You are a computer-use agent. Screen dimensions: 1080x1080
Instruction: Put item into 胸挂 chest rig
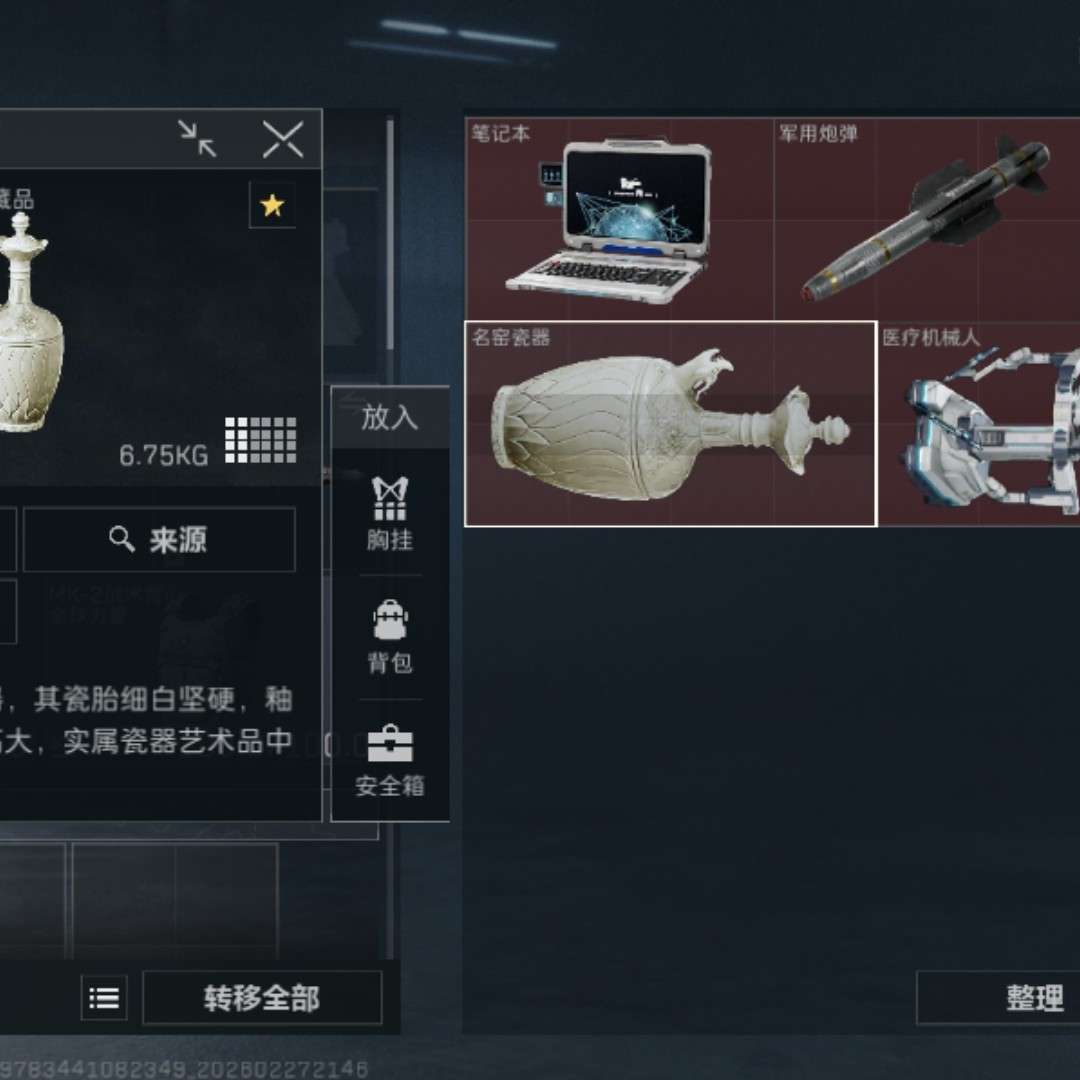tap(389, 514)
